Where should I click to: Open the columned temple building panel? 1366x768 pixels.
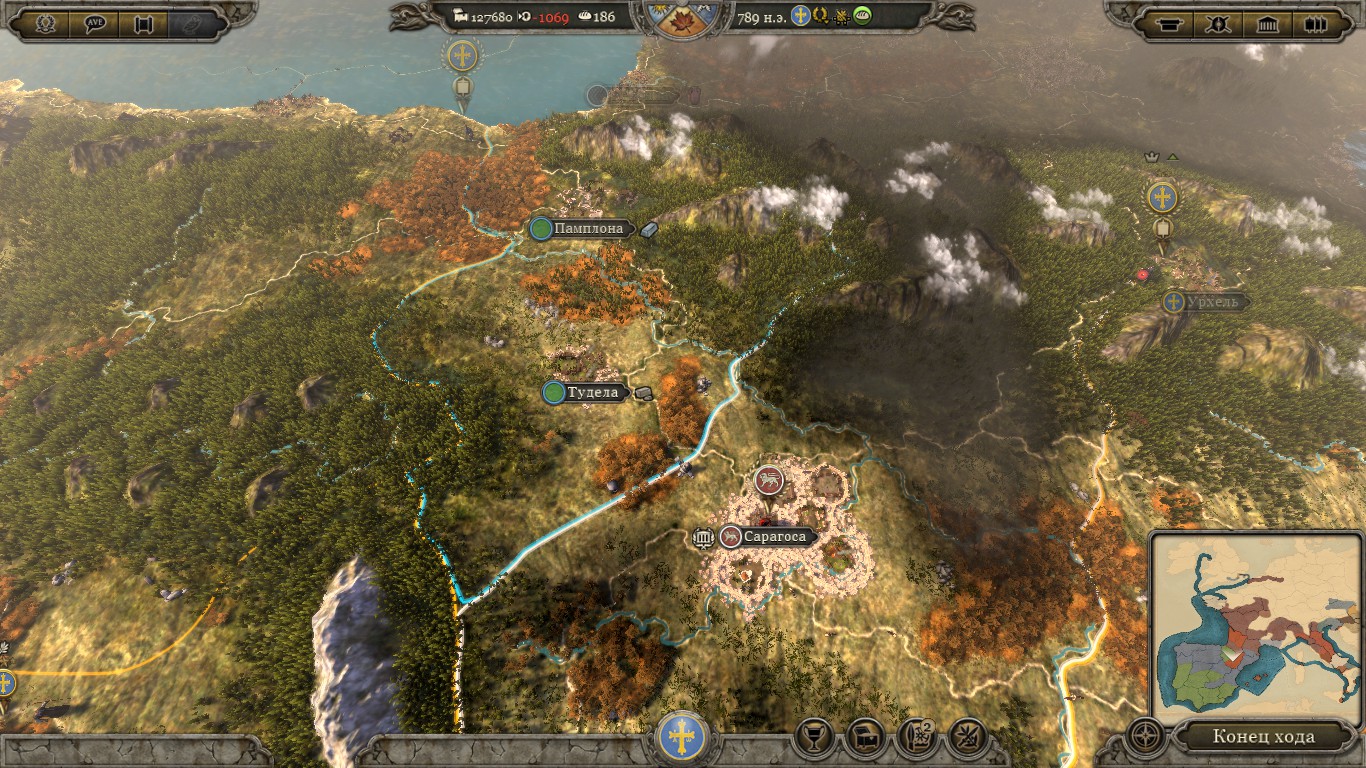tap(1268, 25)
